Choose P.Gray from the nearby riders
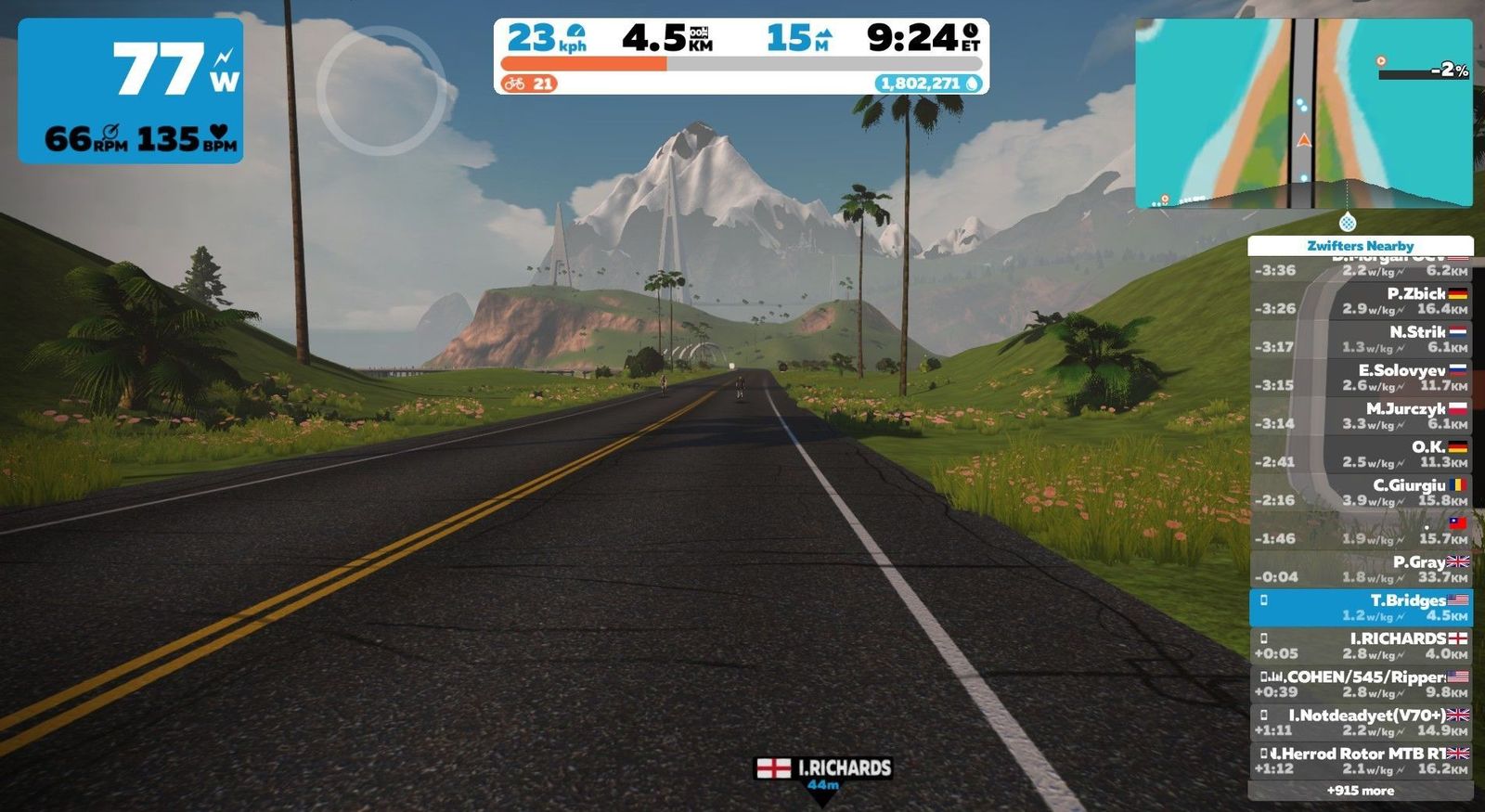The image size is (1485, 812). coord(1360,569)
